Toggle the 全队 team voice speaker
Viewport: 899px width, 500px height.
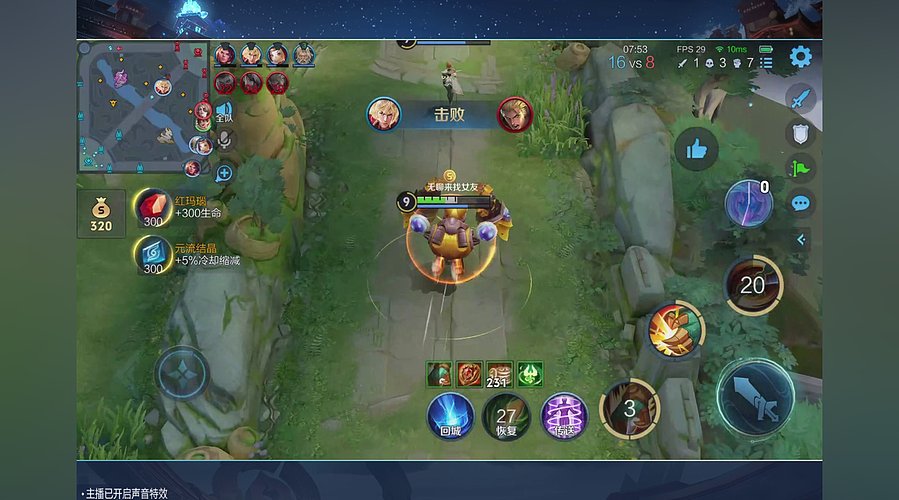(x=224, y=111)
